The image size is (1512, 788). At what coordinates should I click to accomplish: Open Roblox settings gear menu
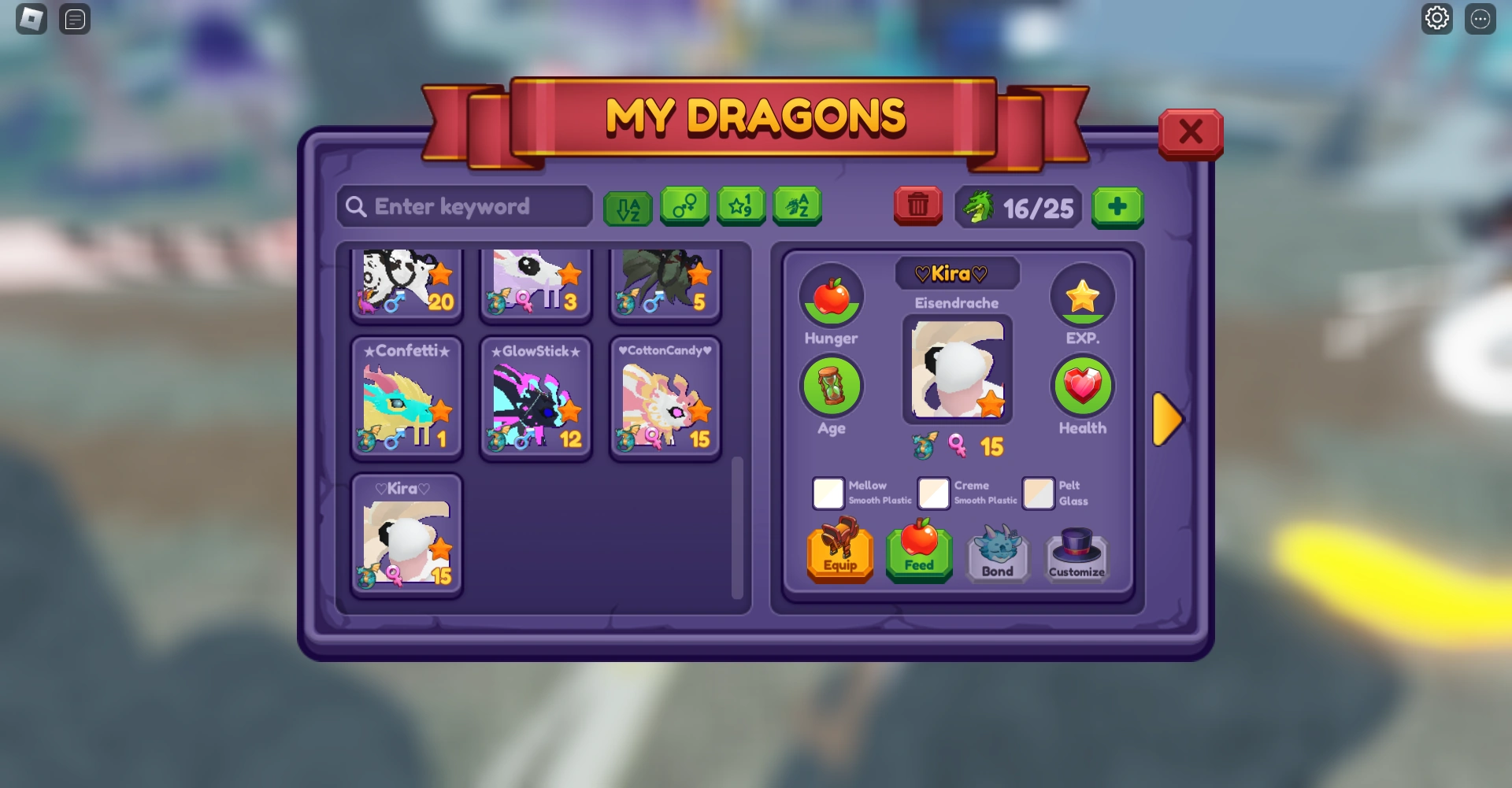(1436, 18)
